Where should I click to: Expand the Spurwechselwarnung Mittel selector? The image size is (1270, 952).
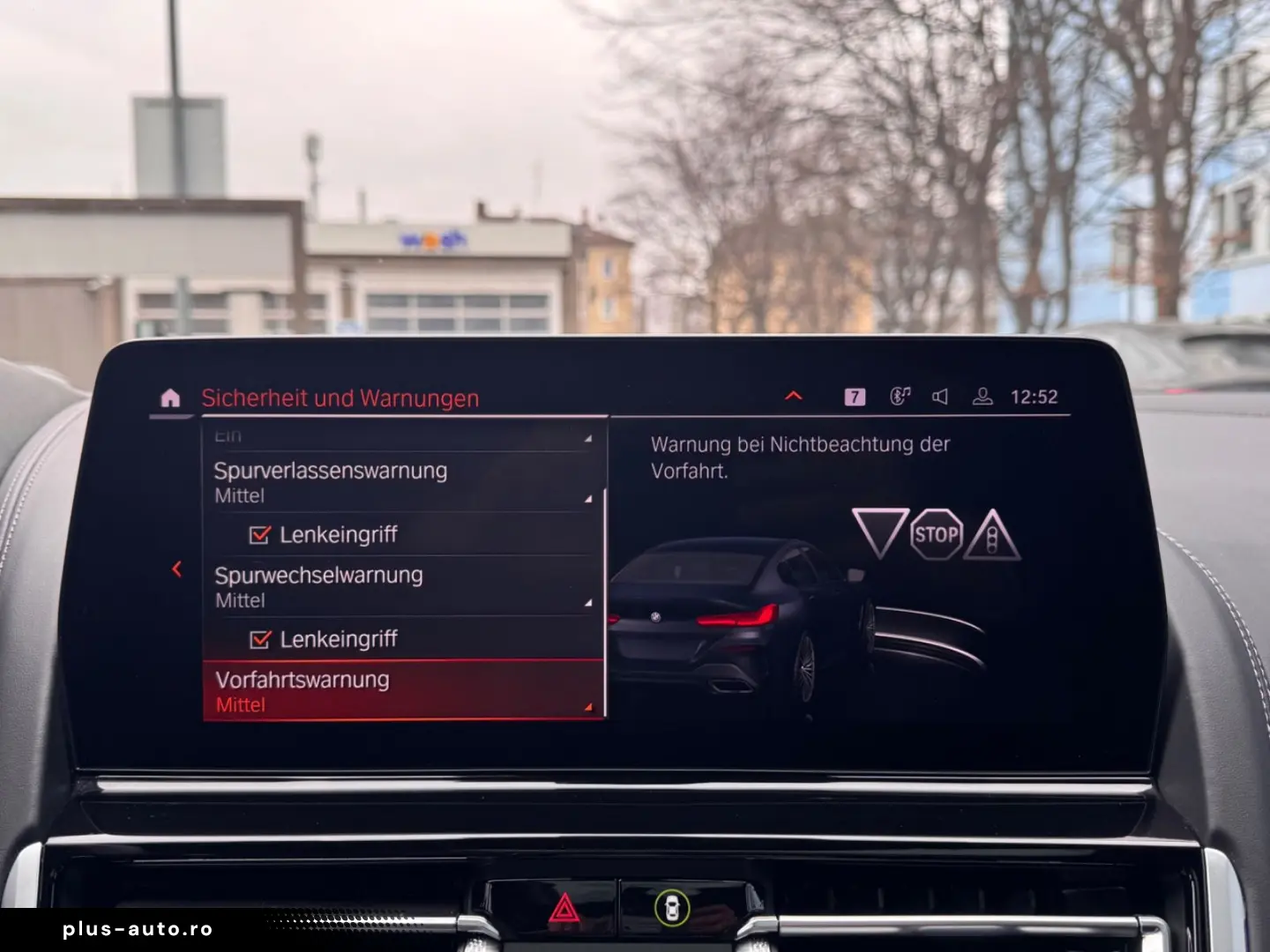point(586,602)
